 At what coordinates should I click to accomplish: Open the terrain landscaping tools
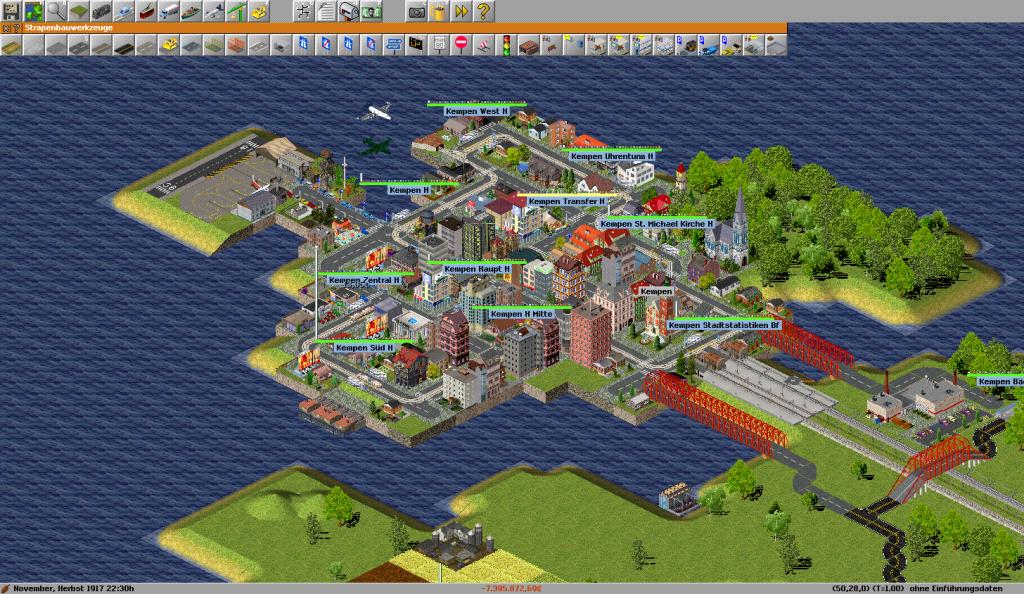78,11
